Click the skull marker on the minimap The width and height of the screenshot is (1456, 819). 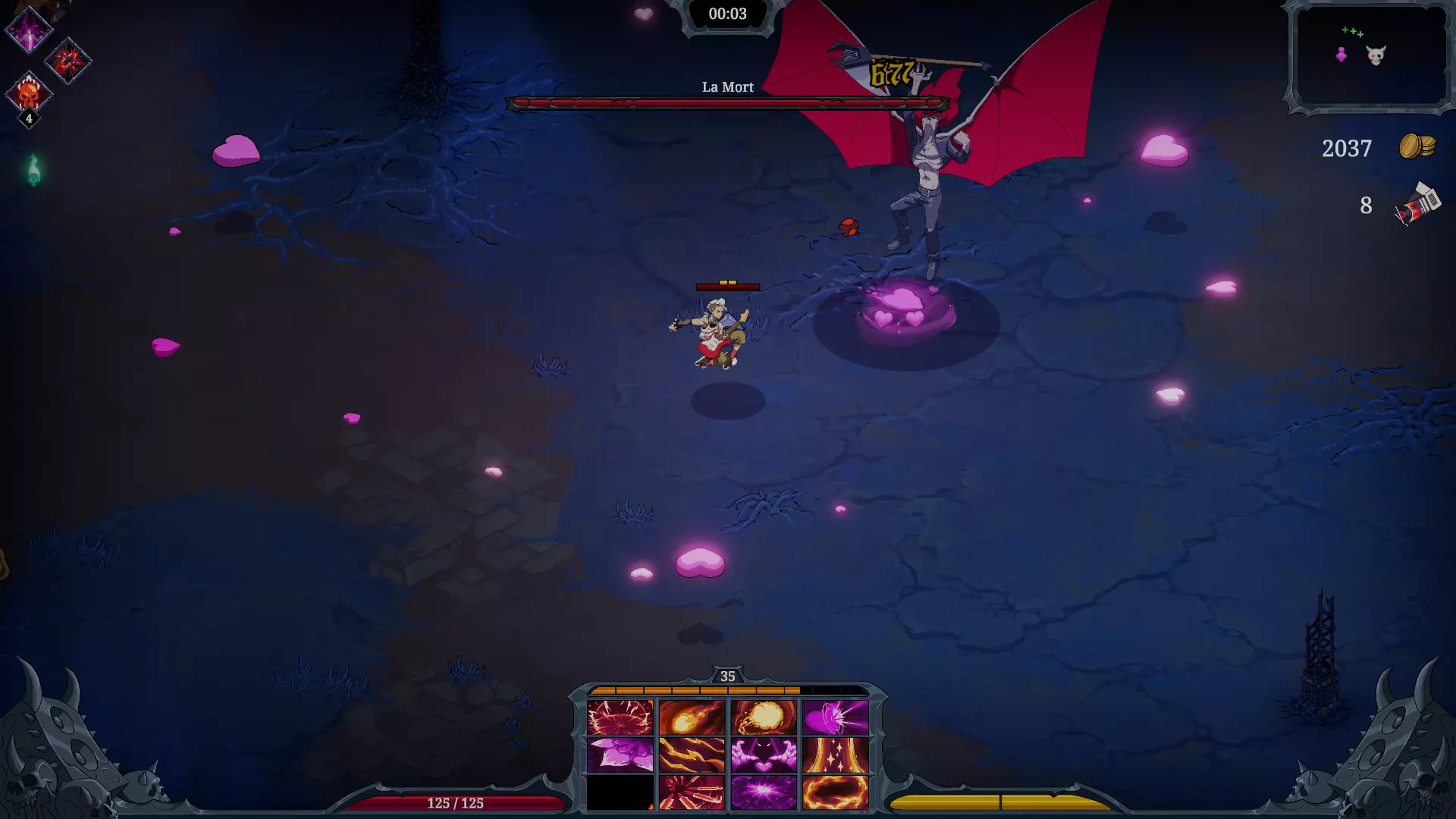click(x=1376, y=53)
